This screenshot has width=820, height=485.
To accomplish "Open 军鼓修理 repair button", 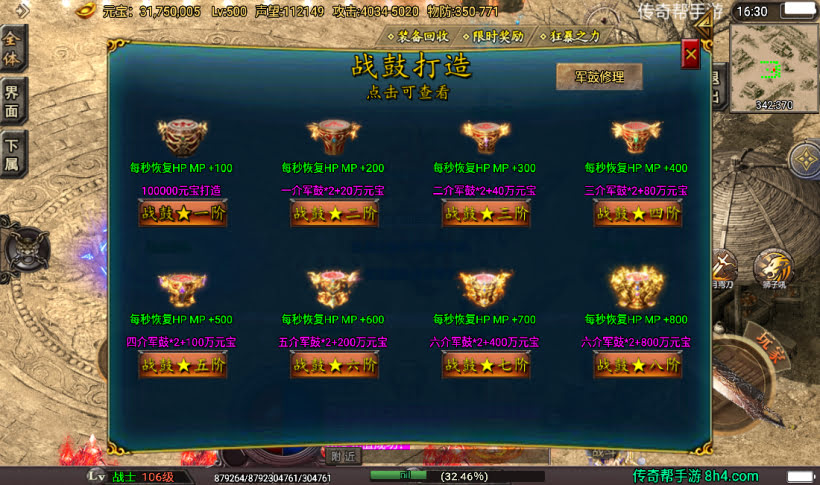I will coord(599,77).
